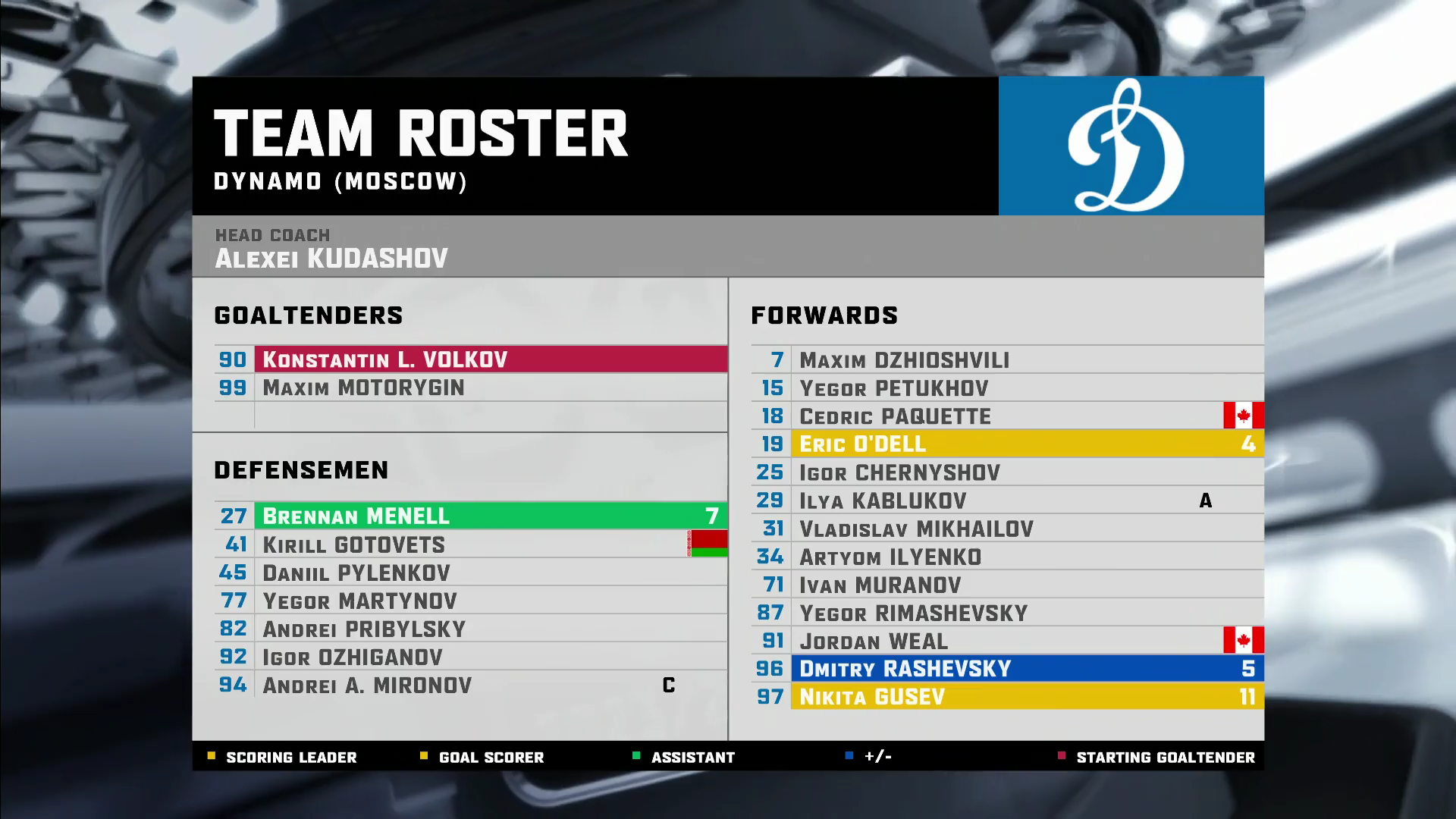Viewport: 1456px width, 819px height.
Task: Select Andrei Pribylsky row
Action: click(x=470, y=629)
